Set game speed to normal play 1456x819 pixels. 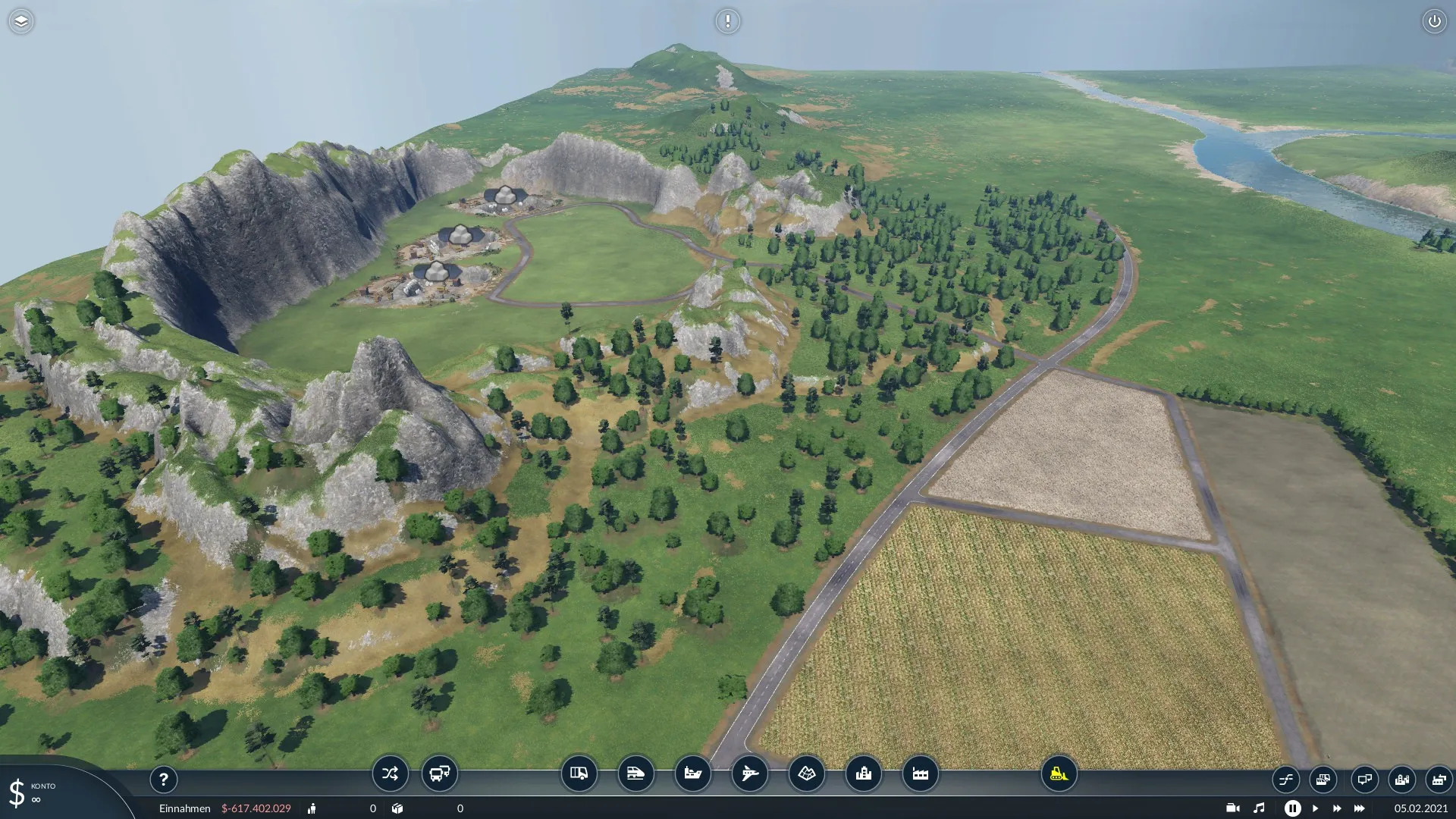tap(1315, 808)
